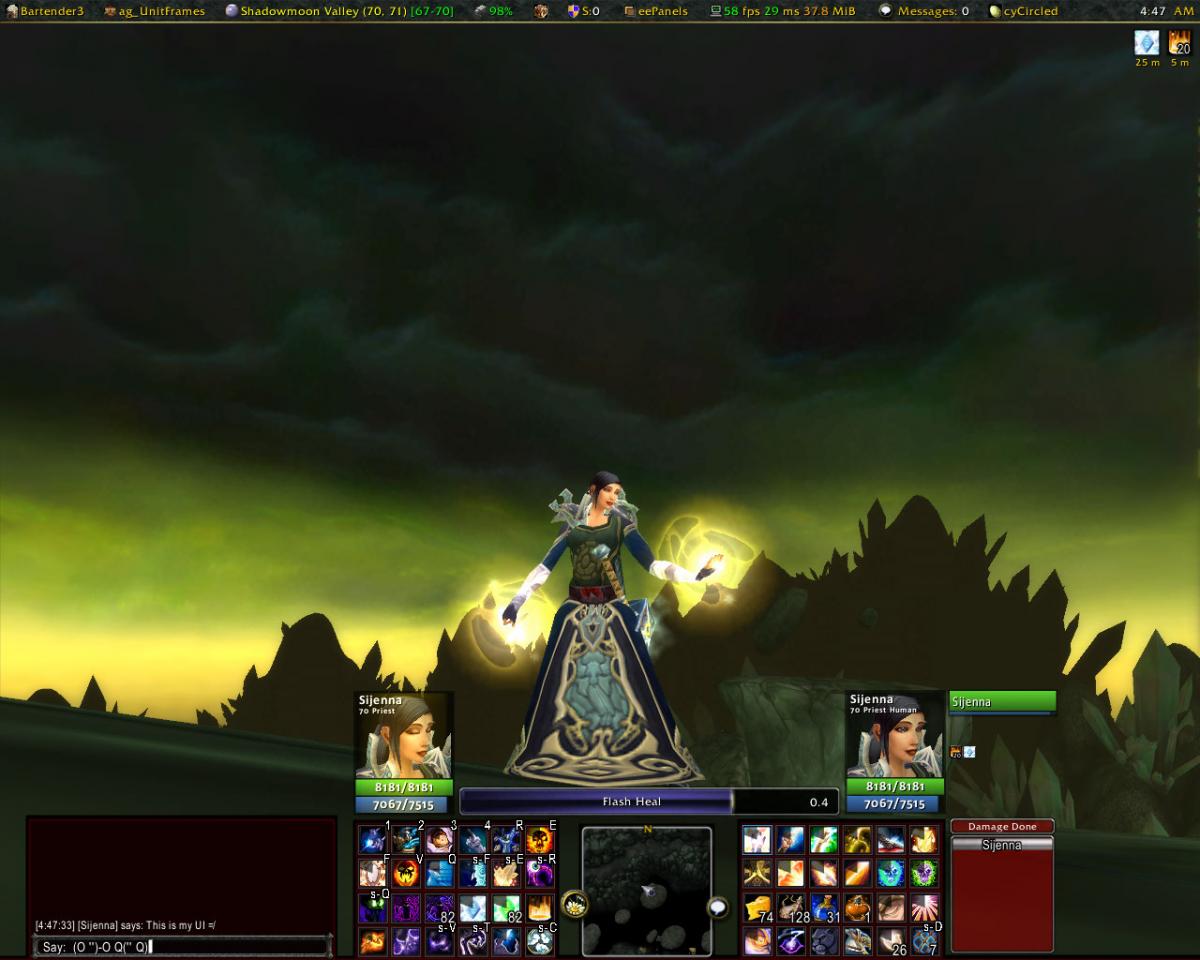Click the white crystal buff icon (25 m)
This screenshot has height=960, width=1200.
(x=1147, y=43)
